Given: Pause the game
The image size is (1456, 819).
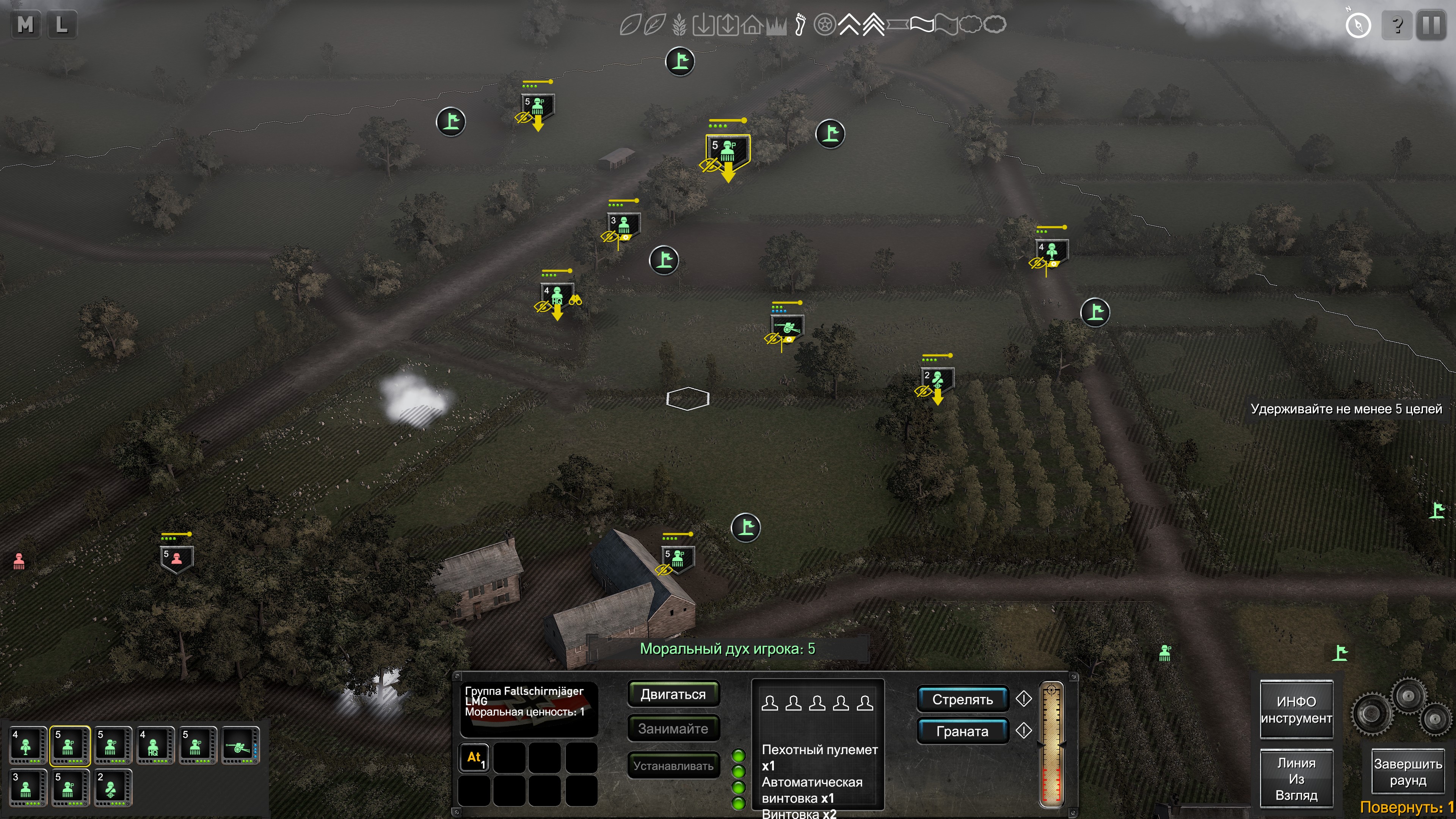Looking at the screenshot, I should pyautogui.click(x=1431, y=25).
